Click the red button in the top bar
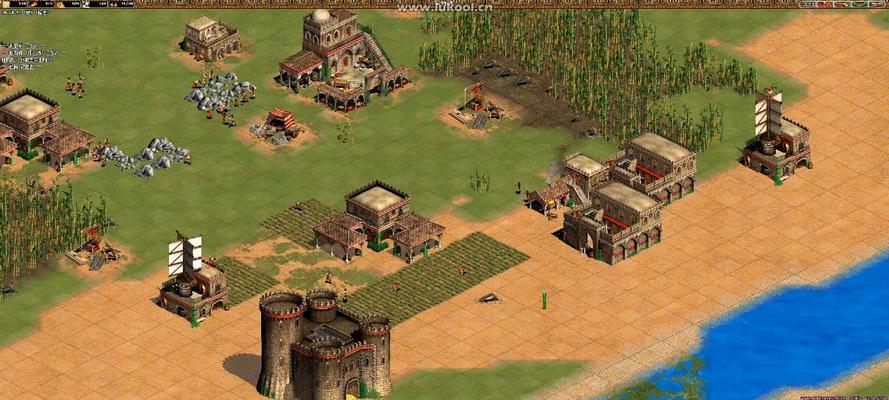The width and height of the screenshot is (889, 400). (x=825, y=4)
